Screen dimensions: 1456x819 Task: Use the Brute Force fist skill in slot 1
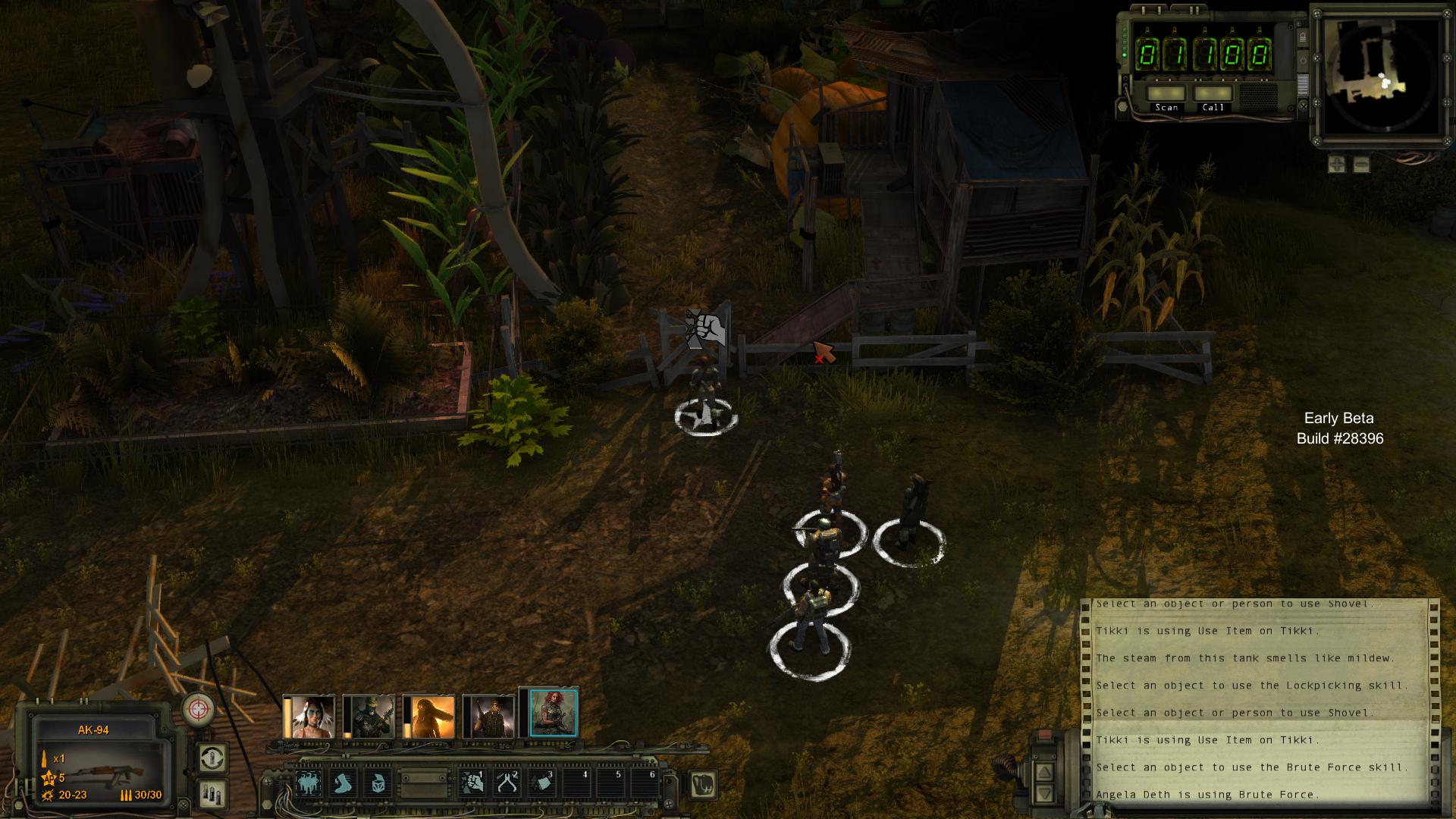click(x=472, y=783)
